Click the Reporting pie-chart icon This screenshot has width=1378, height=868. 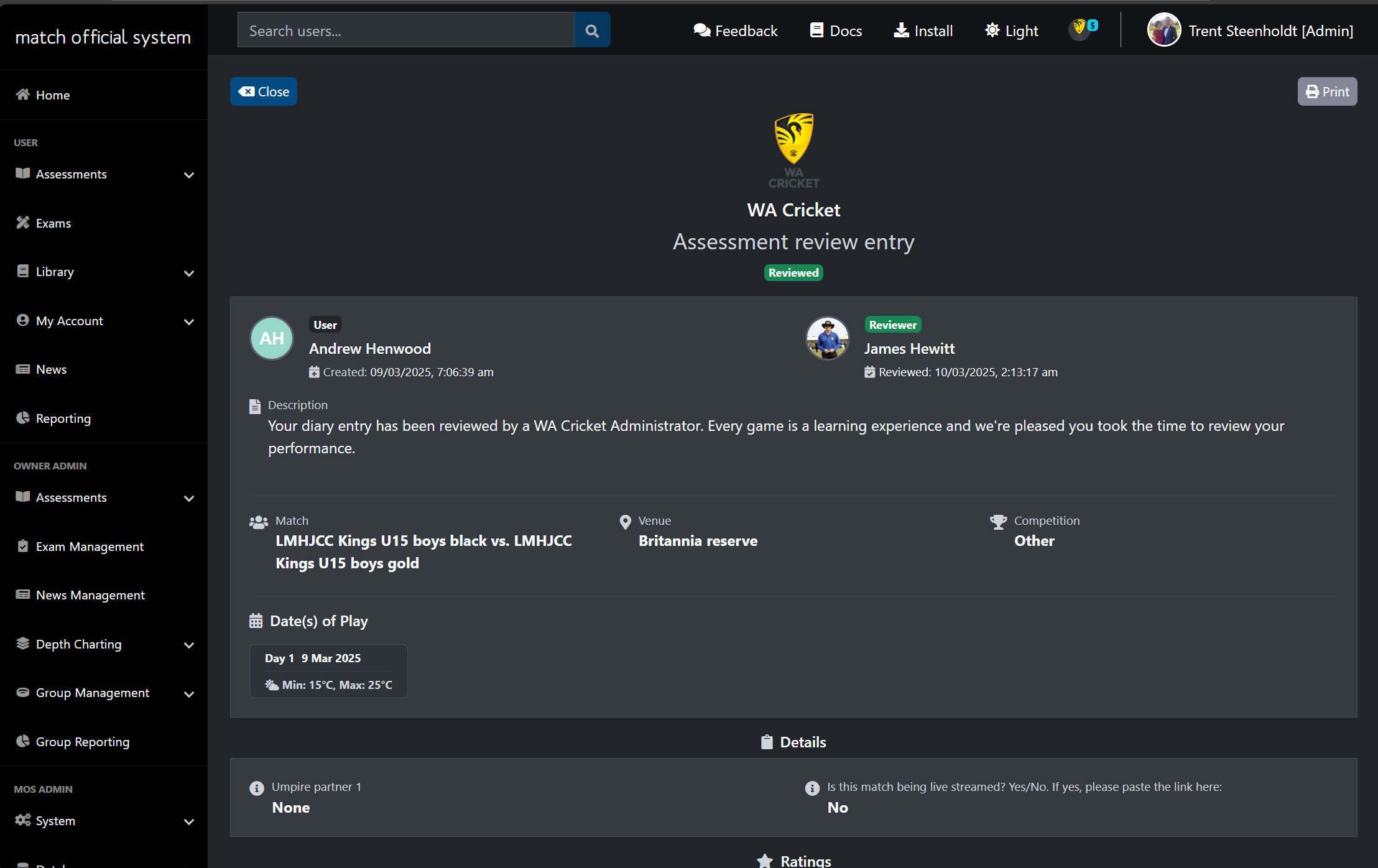point(23,418)
